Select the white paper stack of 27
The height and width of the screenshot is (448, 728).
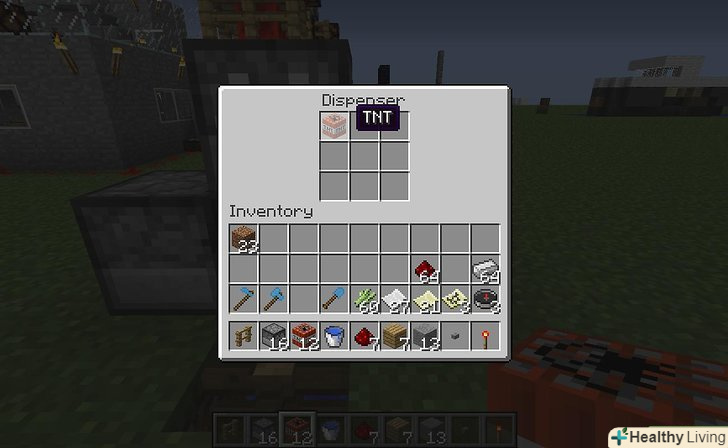coord(395,298)
